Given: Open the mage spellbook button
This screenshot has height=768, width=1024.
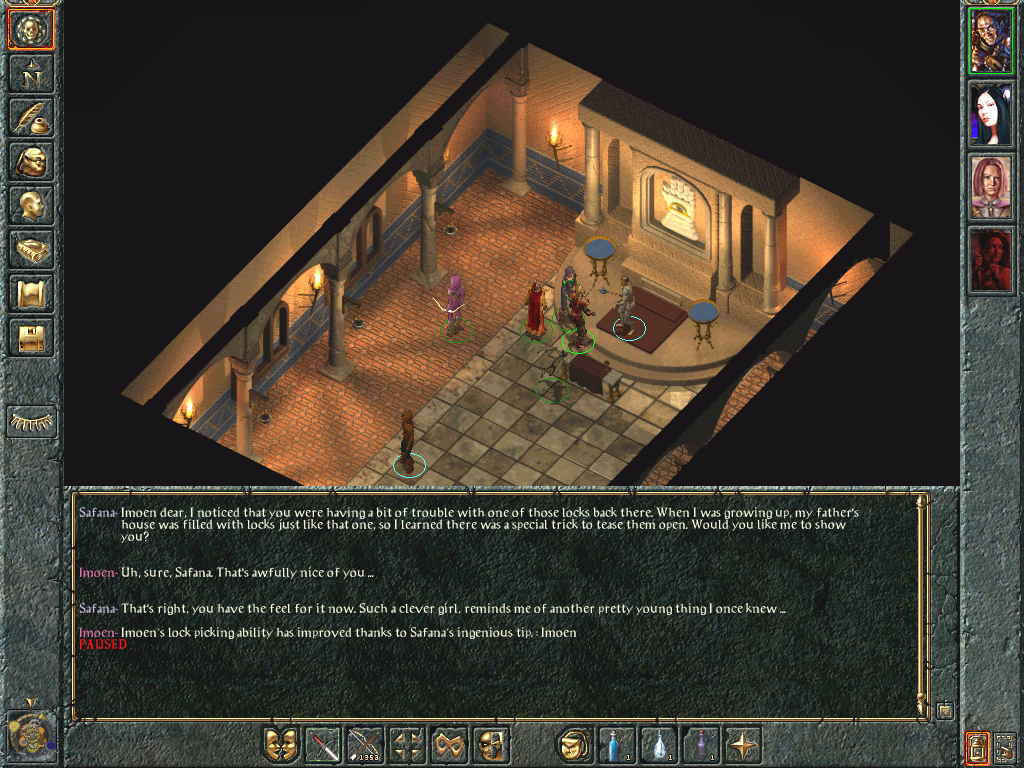Looking at the screenshot, I should point(31,249).
